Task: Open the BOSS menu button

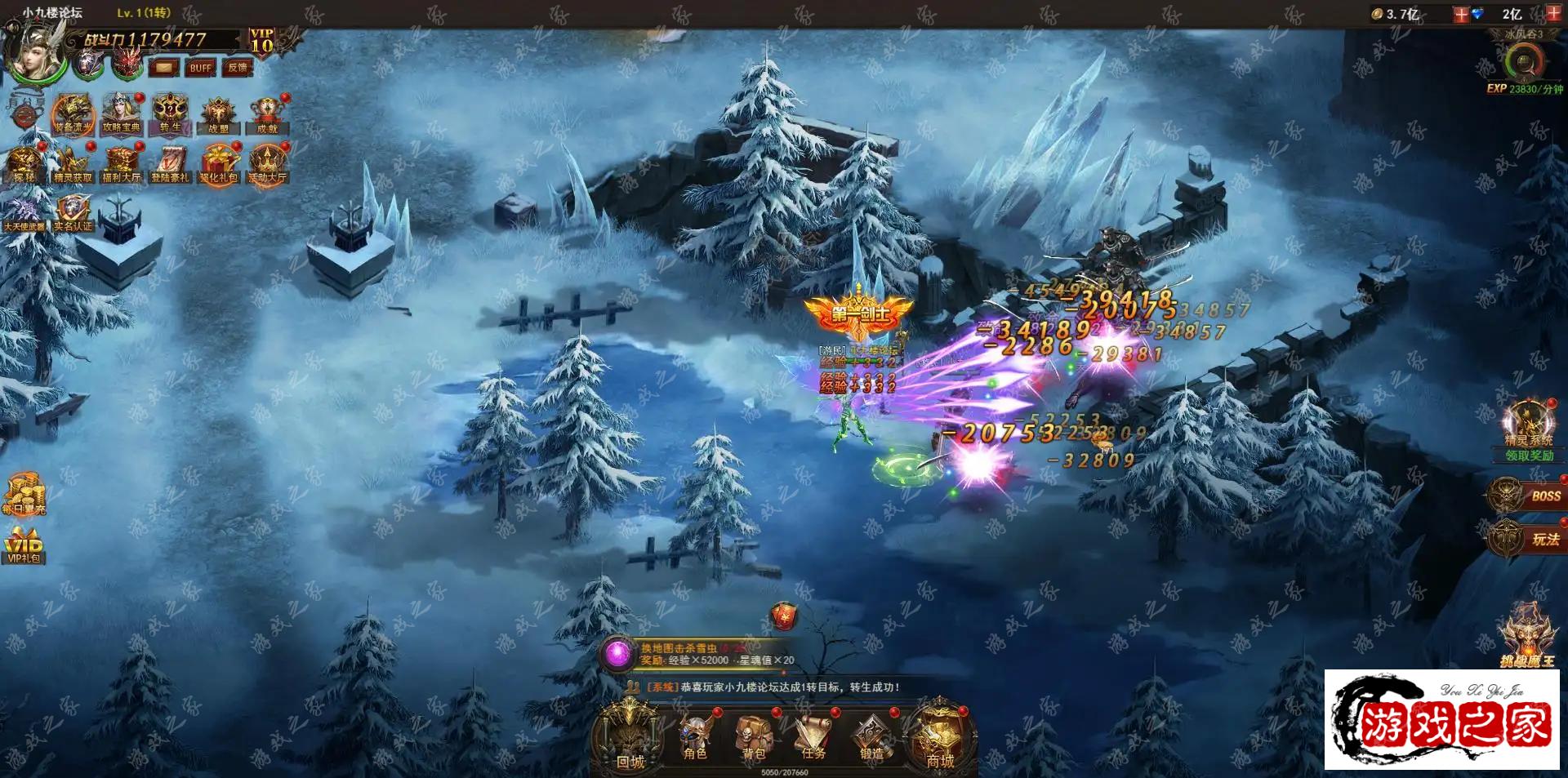Action: (1527, 496)
